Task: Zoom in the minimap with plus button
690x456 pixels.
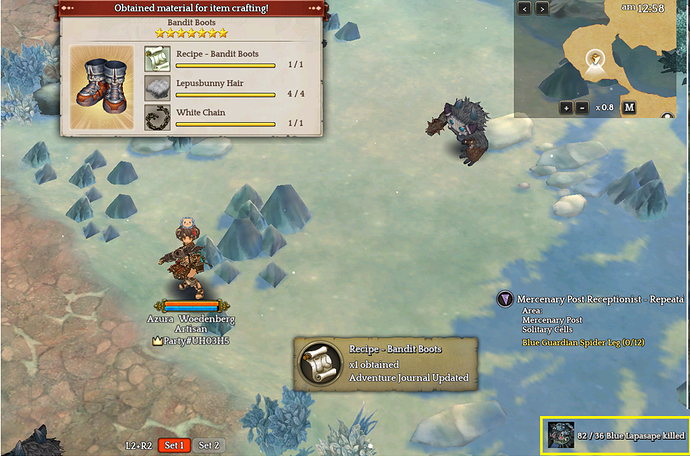Action: click(x=566, y=107)
